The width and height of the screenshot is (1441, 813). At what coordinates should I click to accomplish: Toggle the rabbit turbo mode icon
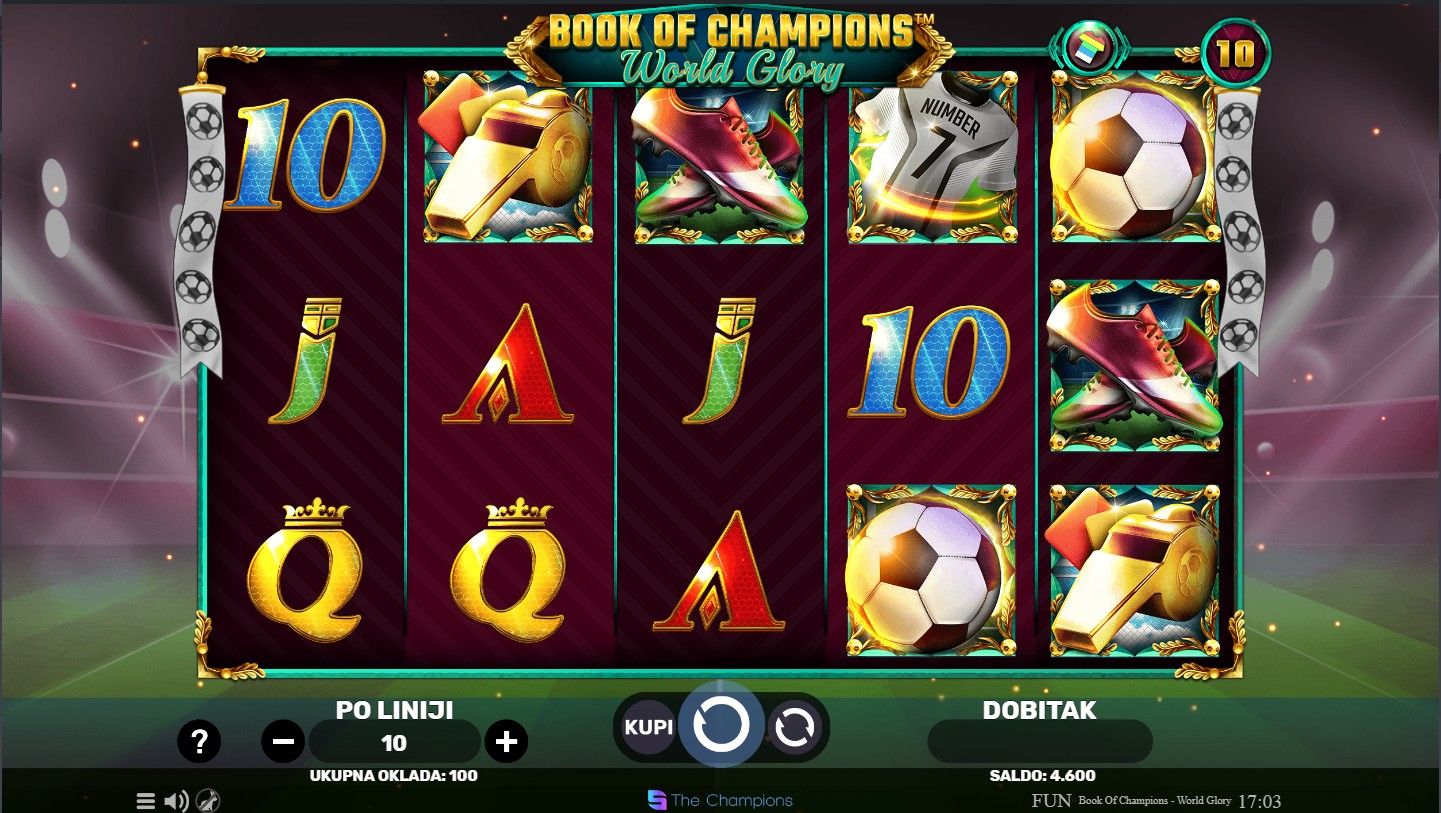click(x=208, y=801)
